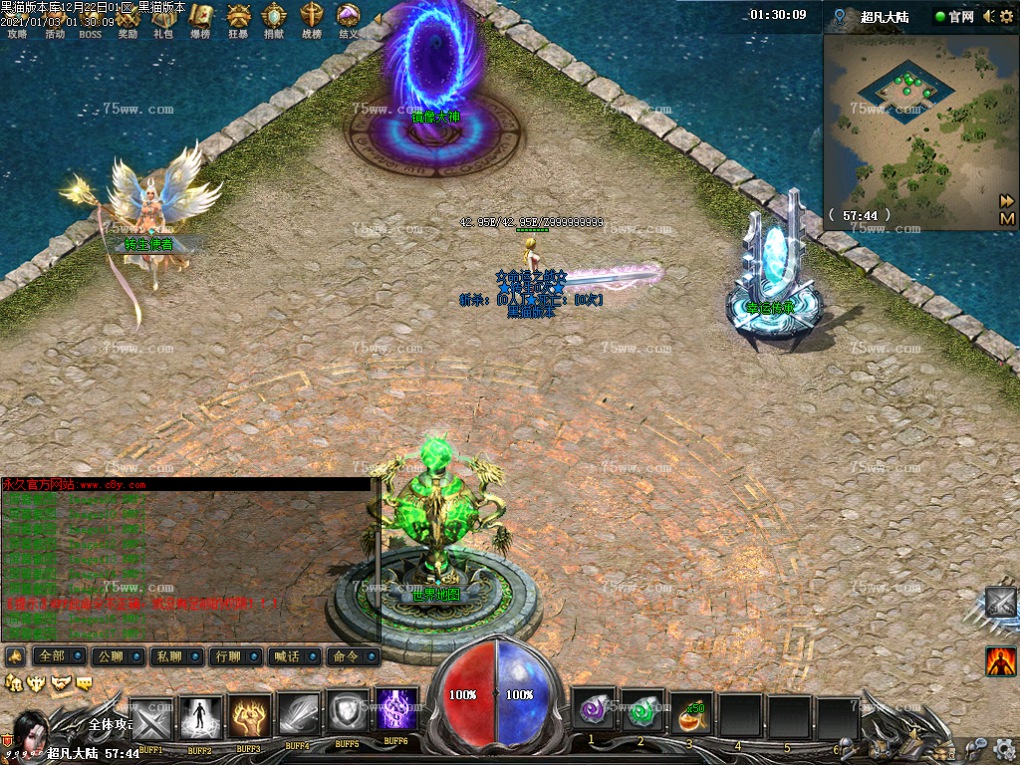The height and width of the screenshot is (765, 1020).
Task: Open the full map with M button
Action: pyautogui.click(x=1006, y=218)
